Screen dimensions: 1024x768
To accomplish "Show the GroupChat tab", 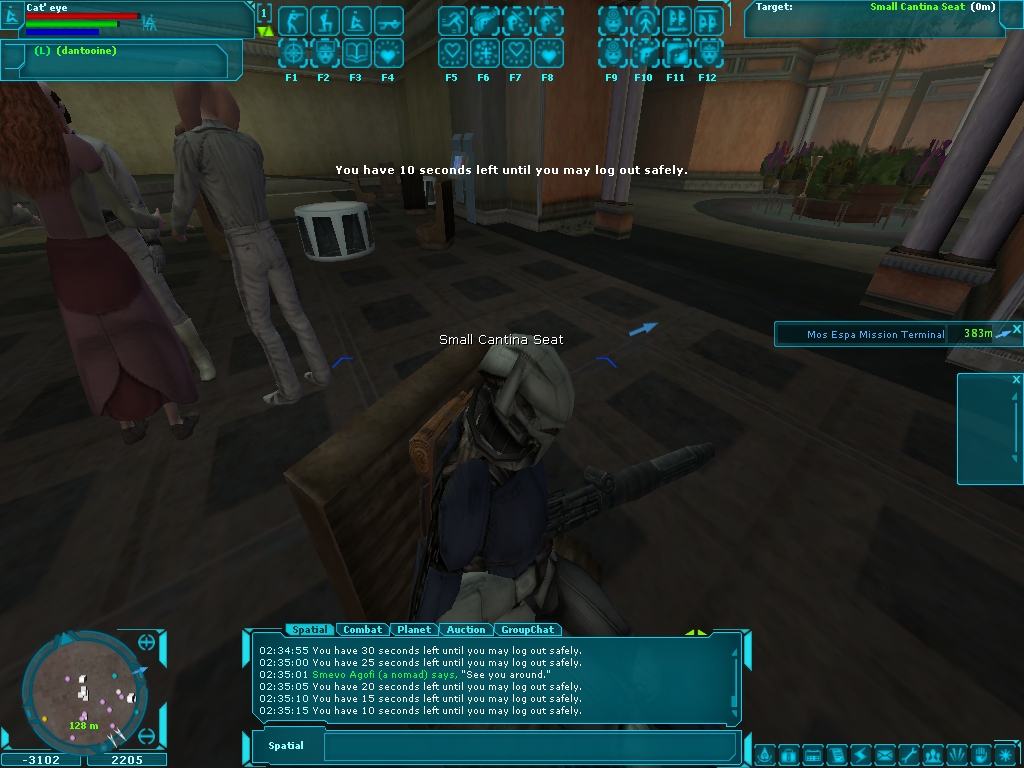I will pos(527,630).
